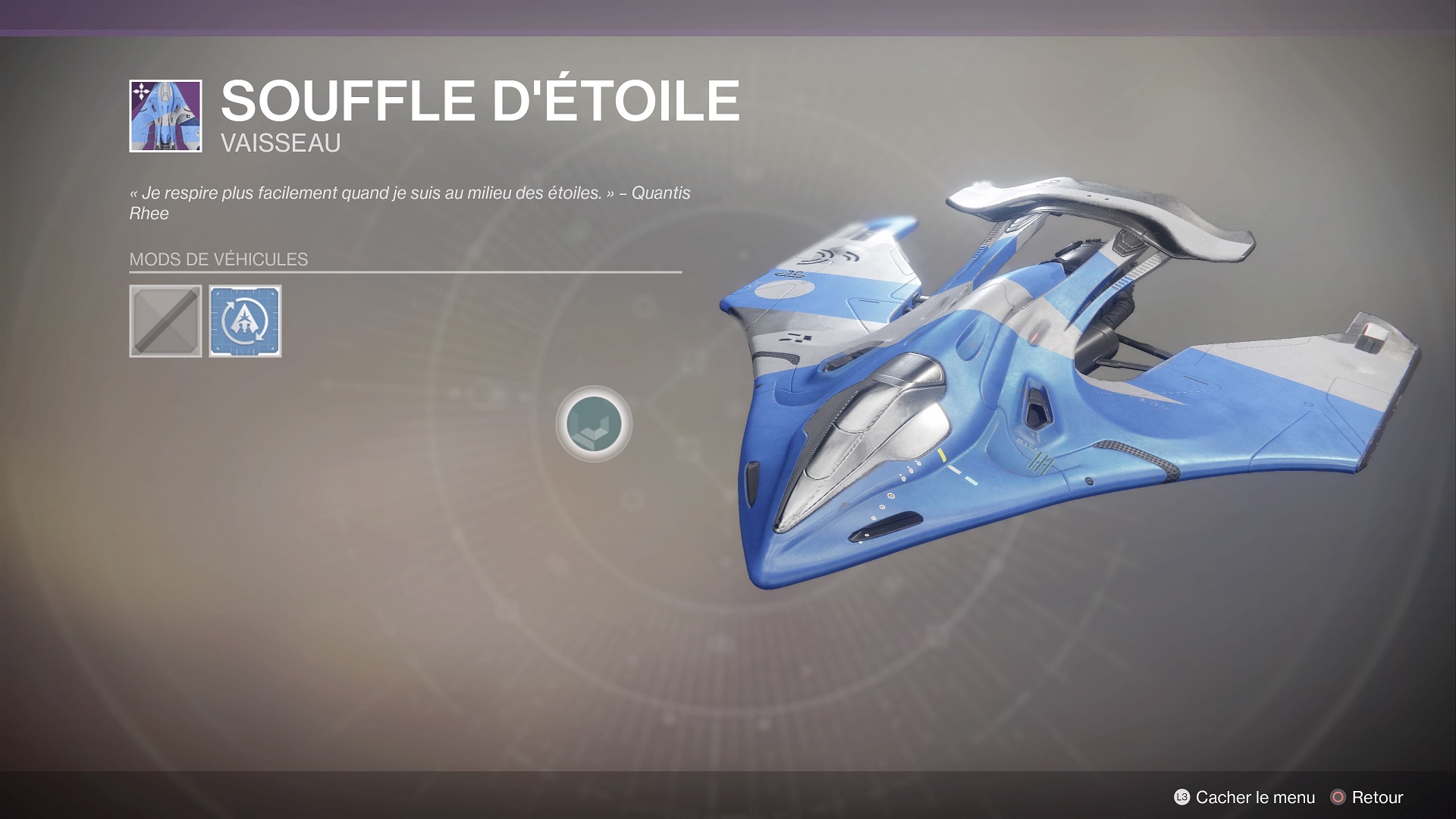
Task: Click the Cacher le menu option
Action: pos(1244,797)
